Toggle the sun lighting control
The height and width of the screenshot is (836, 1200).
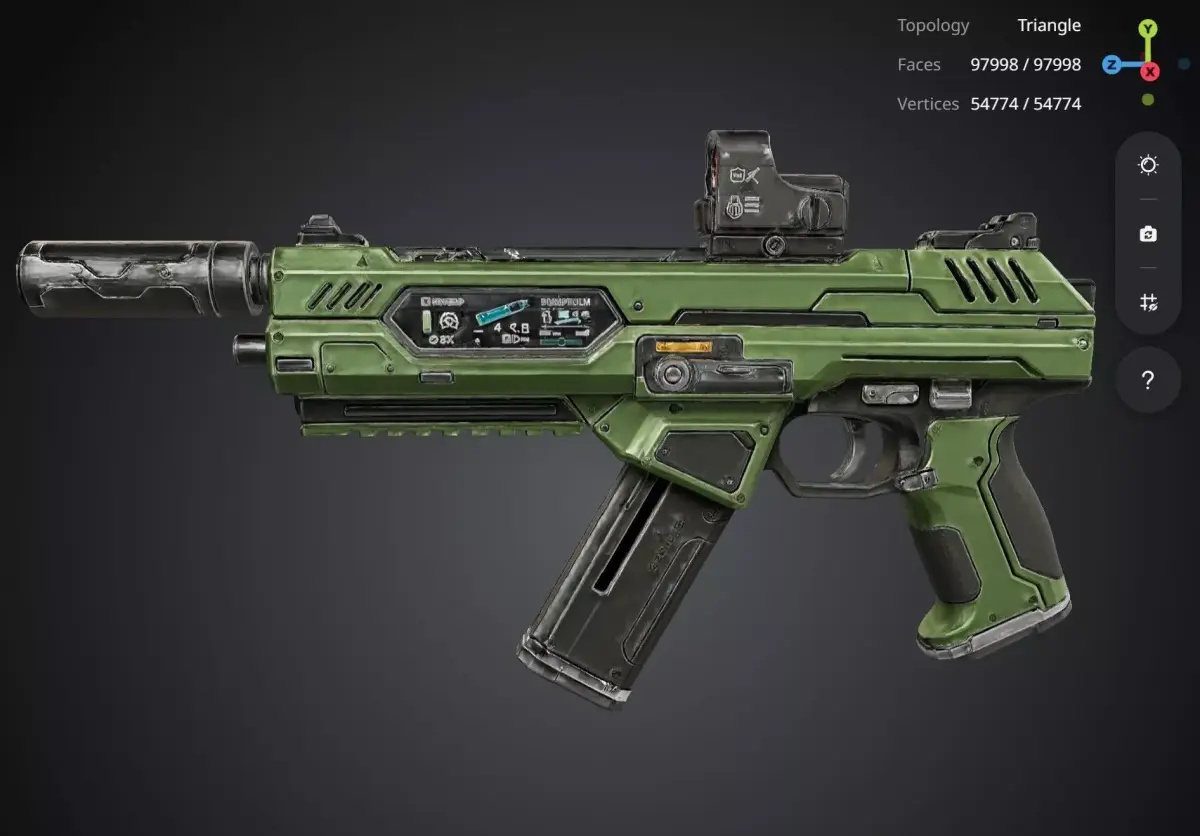point(1148,165)
